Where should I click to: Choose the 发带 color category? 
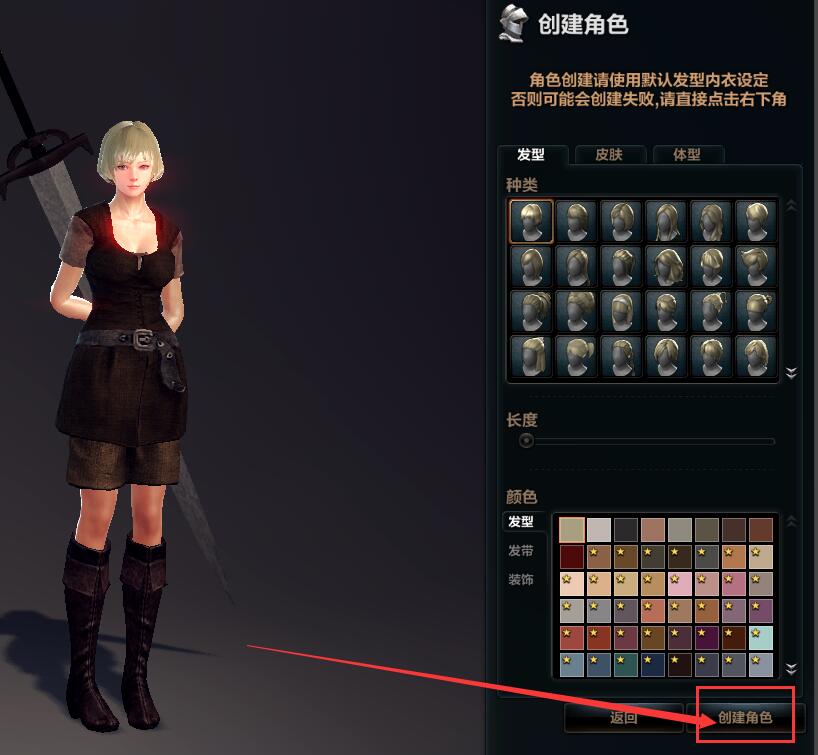(x=520, y=551)
